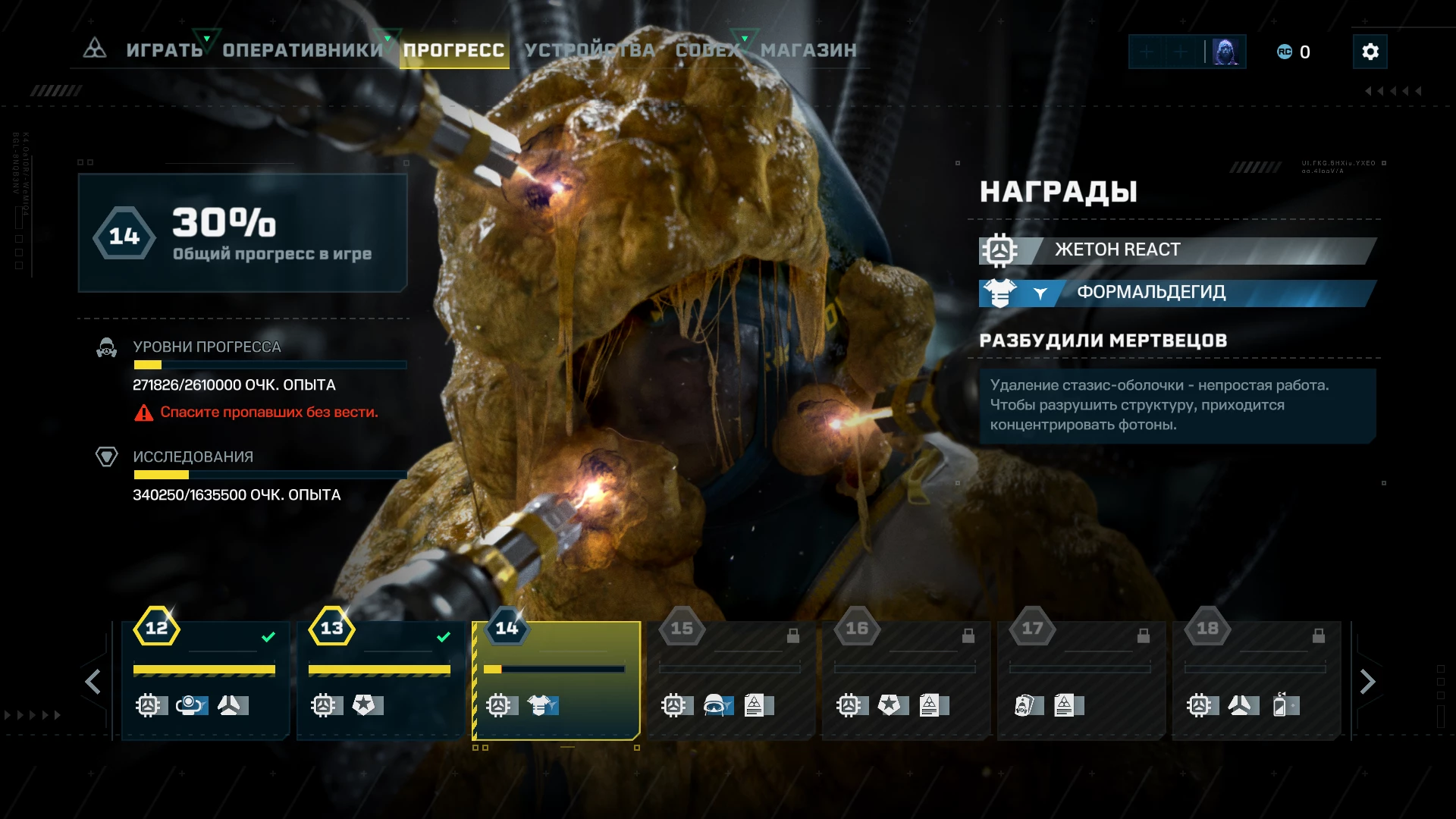
Task: Show previous levels with the left arrow
Action: click(93, 682)
